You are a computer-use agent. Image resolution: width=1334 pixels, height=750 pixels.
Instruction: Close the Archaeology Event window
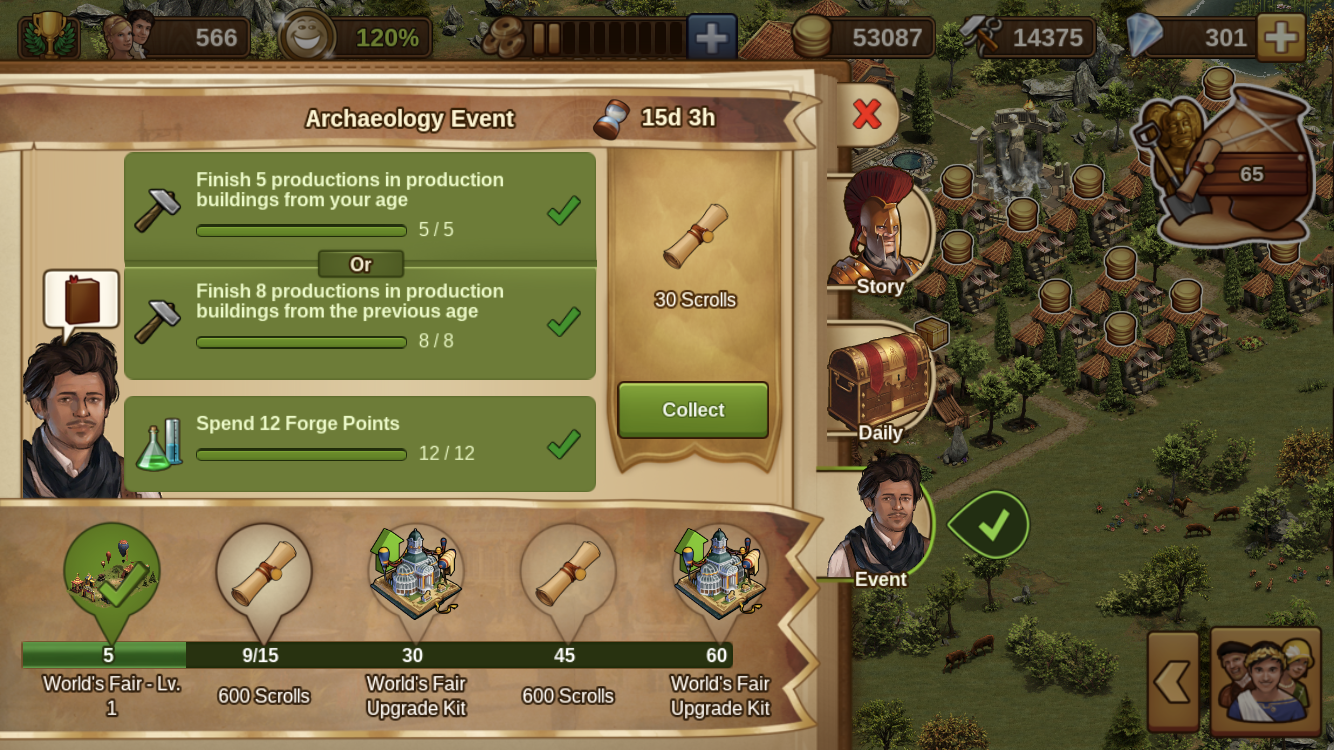[x=866, y=114]
